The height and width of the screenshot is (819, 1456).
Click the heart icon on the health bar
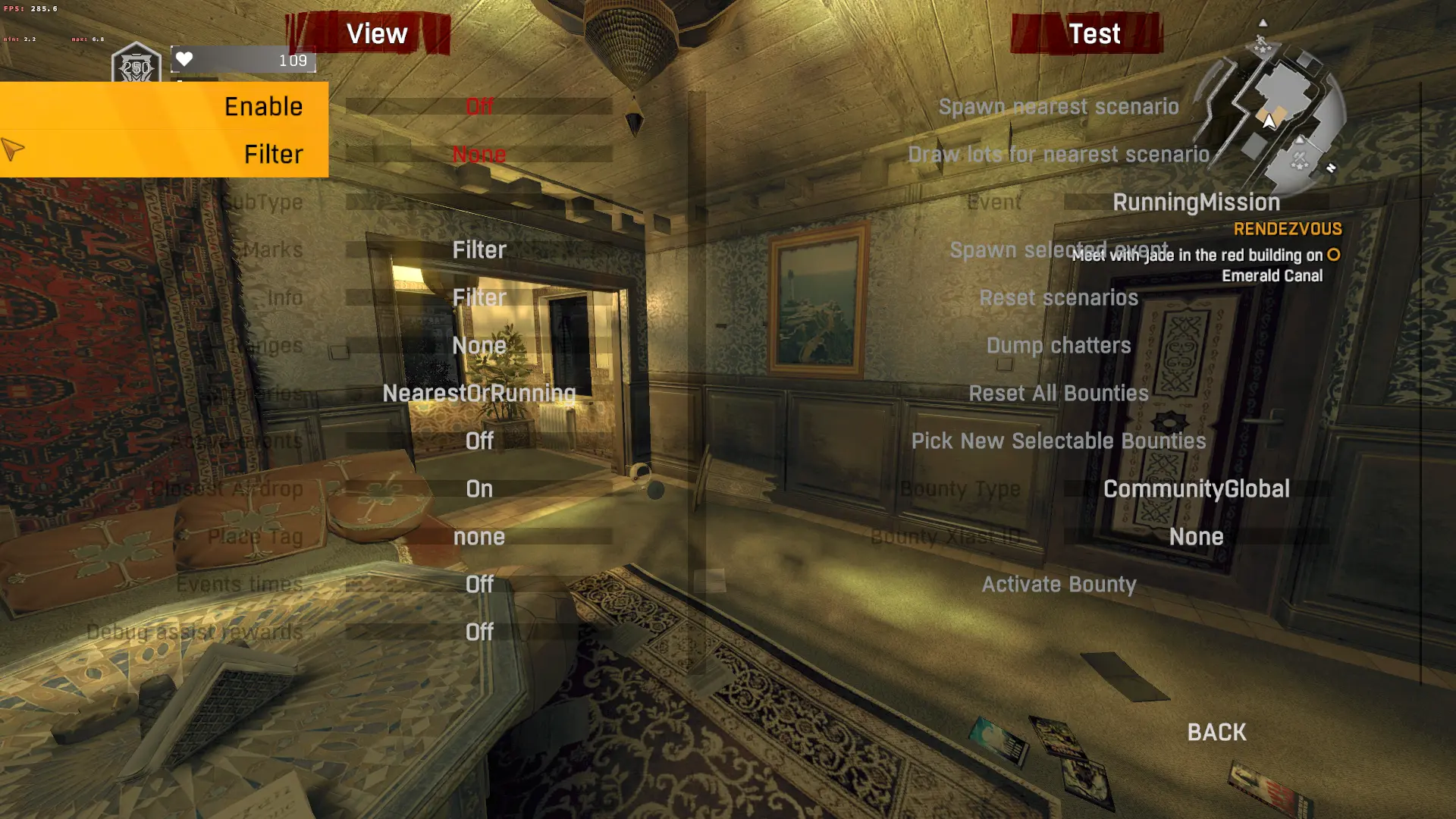pyautogui.click(x=184, y=59)
